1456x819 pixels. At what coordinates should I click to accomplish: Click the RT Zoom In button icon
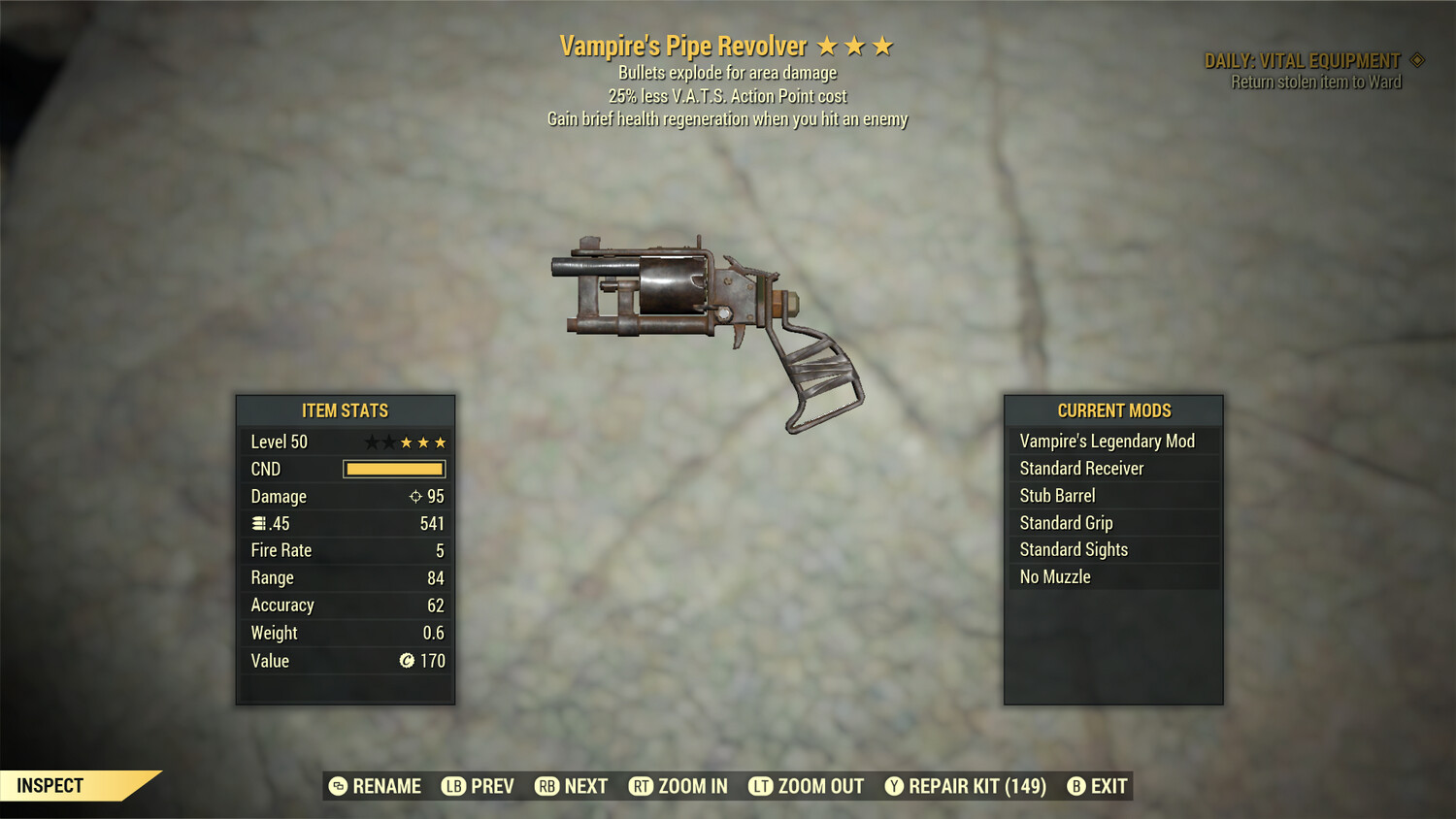[642, 786]
